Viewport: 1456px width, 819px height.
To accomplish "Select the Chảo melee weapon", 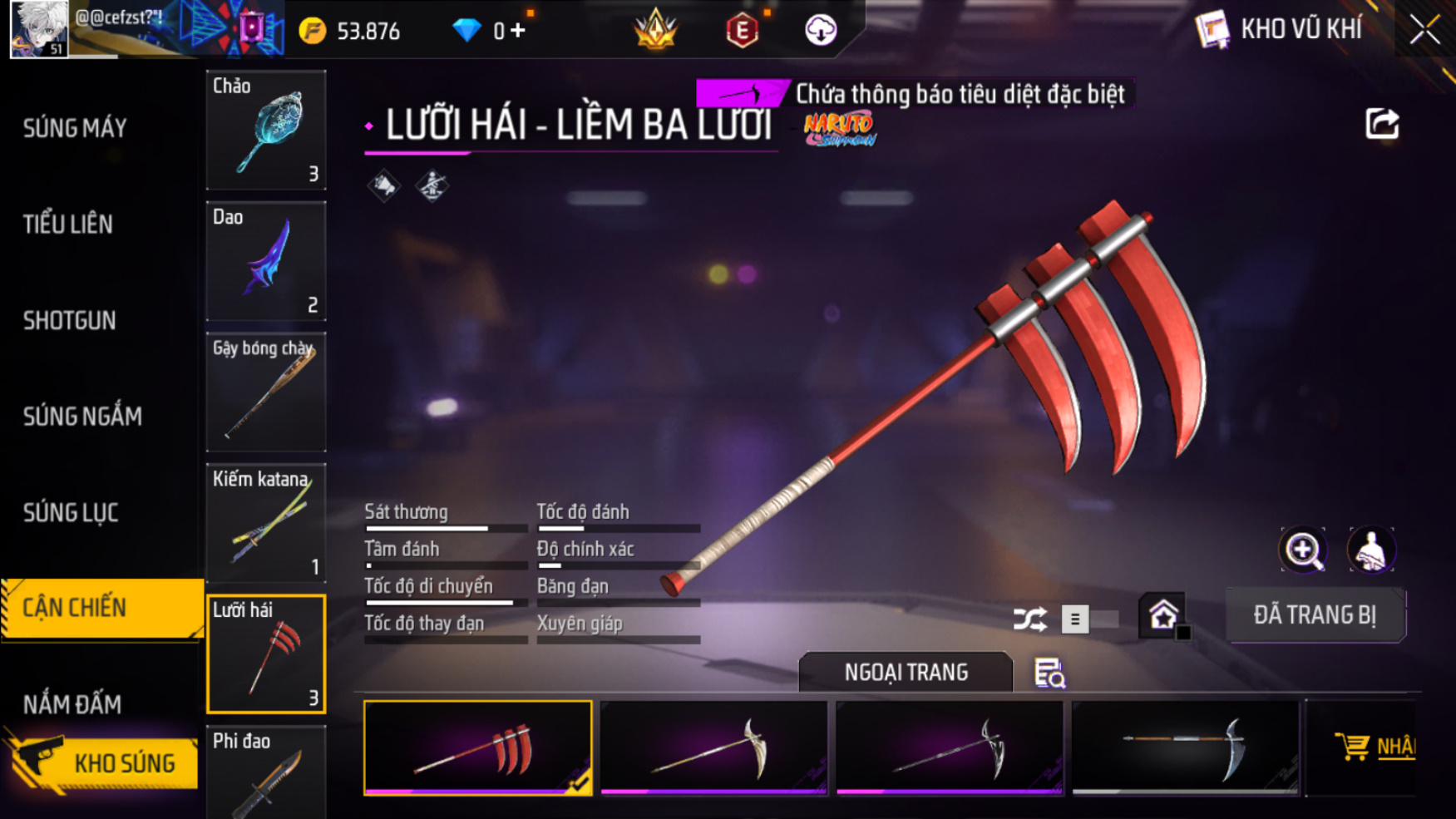I will pyautogui.click(x=266, y=131).
